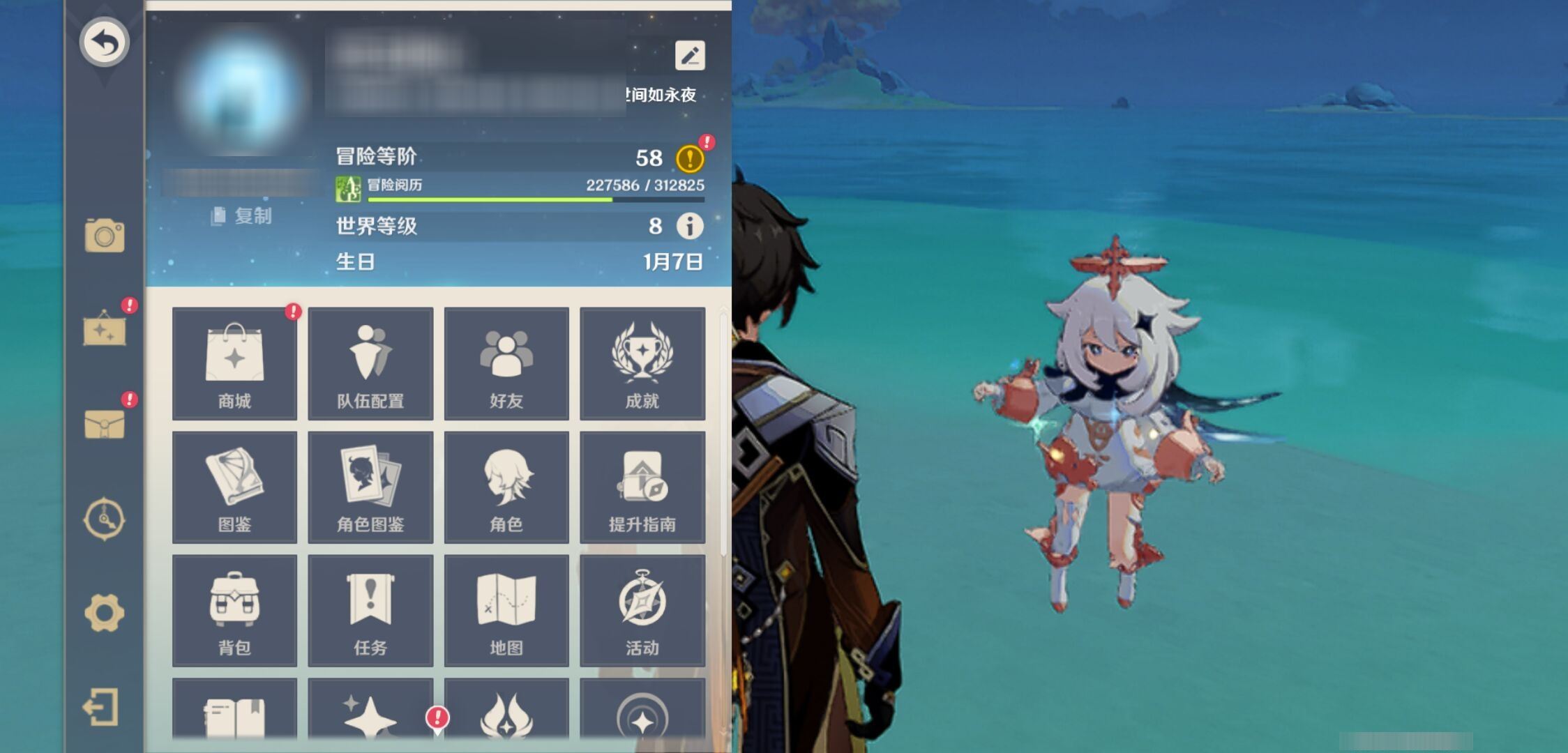Open the 商城 shop menu
The height and width of the screenshot is (753, 1568).
tap(234, 363)
